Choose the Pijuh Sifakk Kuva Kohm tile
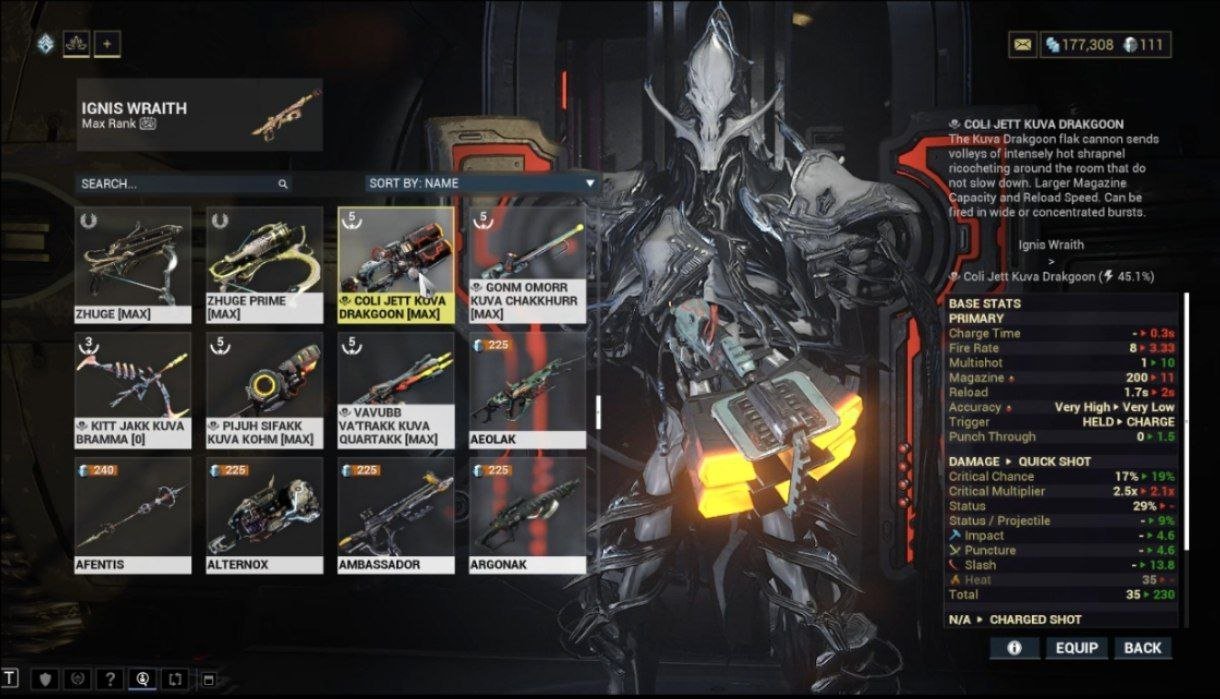1220x699 pixels. coord(264,390)
